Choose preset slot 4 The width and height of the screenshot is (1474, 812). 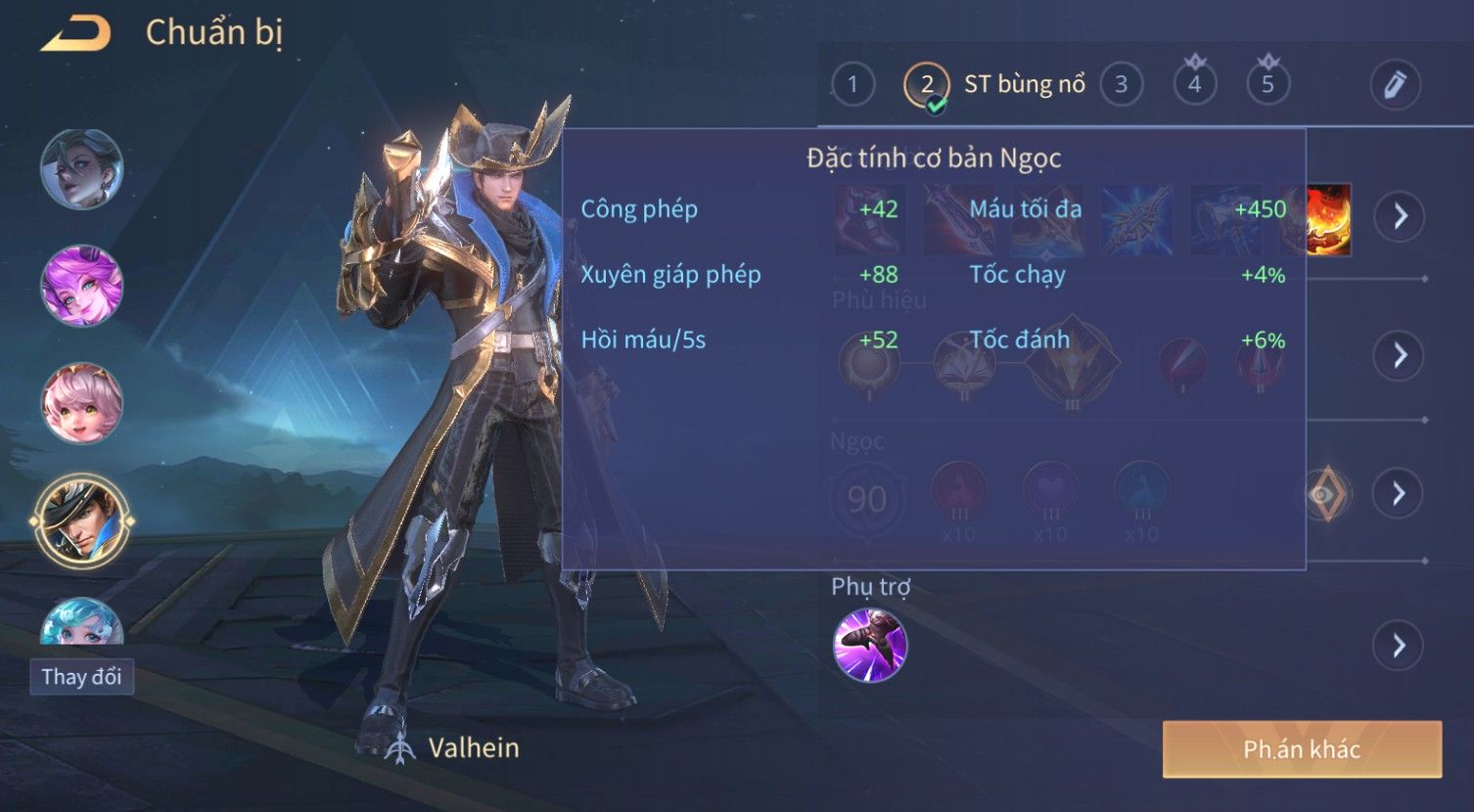tap(1194, 85)
